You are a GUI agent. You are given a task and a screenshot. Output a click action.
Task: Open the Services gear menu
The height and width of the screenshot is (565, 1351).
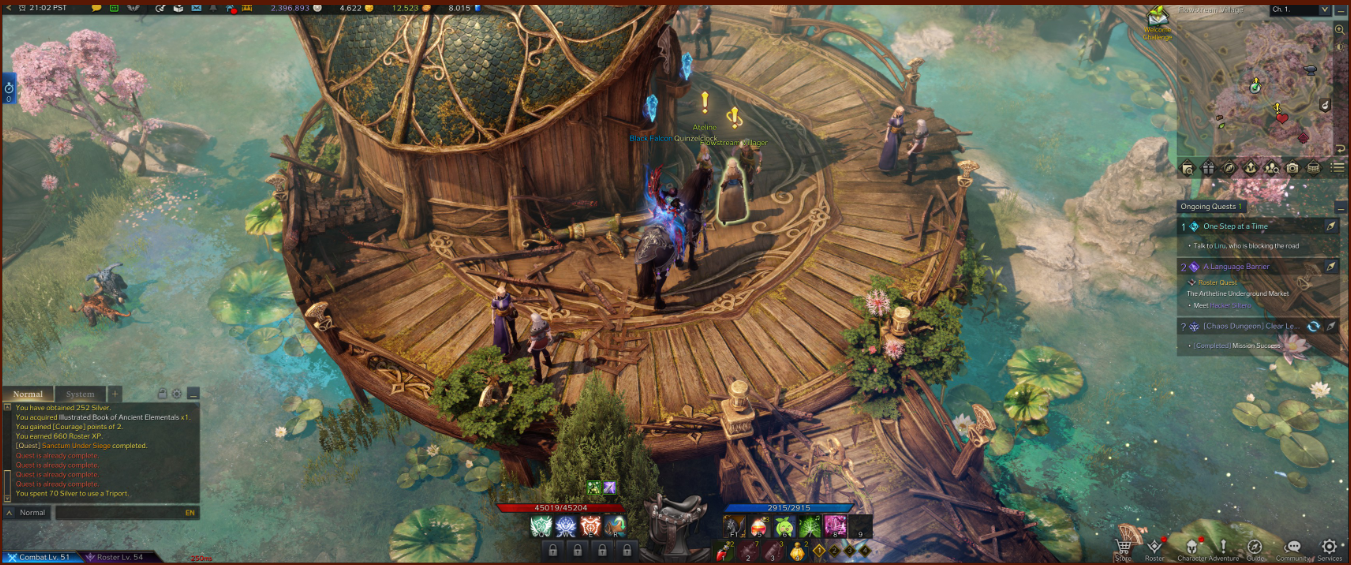1329,548
